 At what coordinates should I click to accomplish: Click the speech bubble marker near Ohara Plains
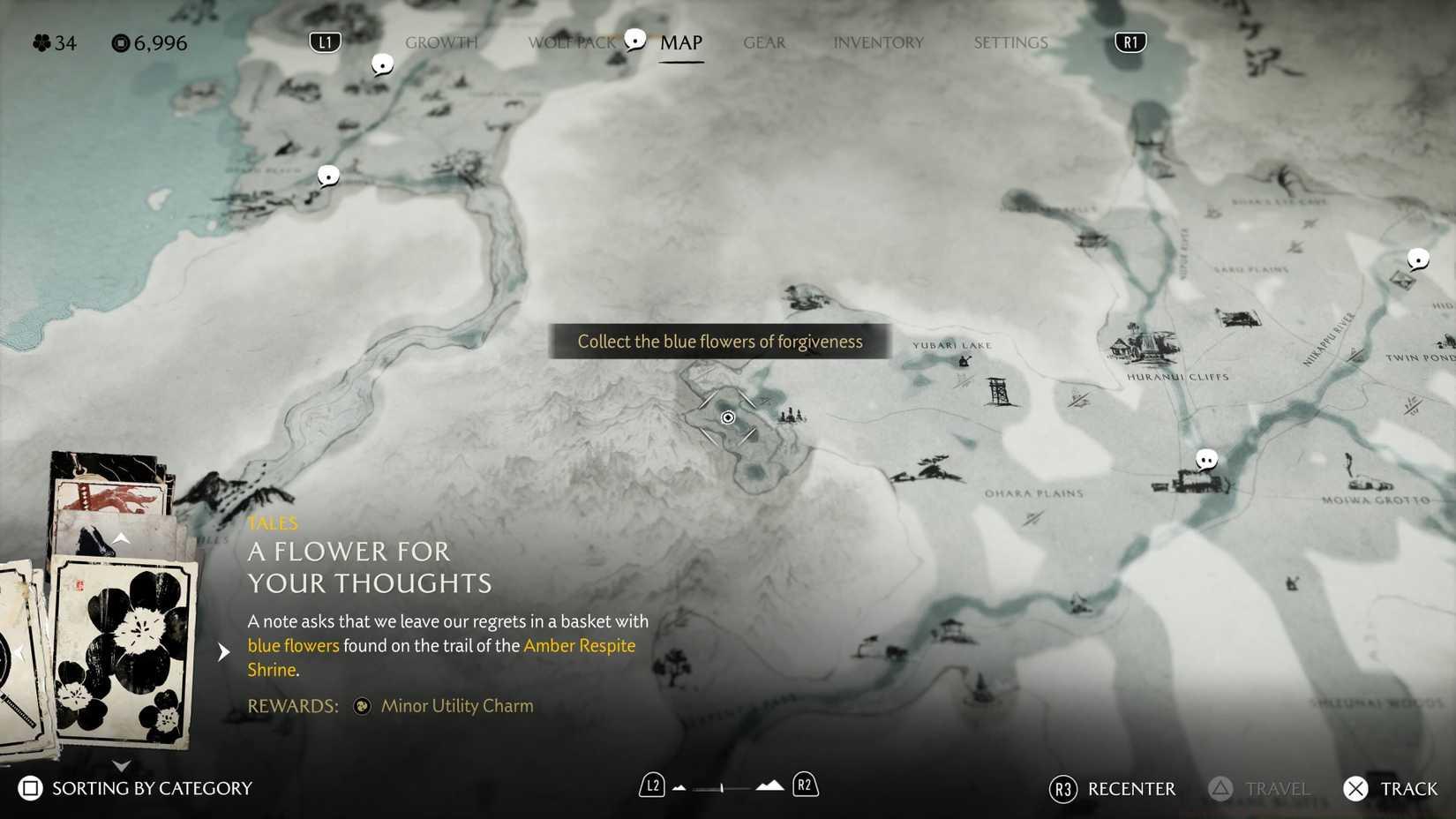click(1206, 460)
